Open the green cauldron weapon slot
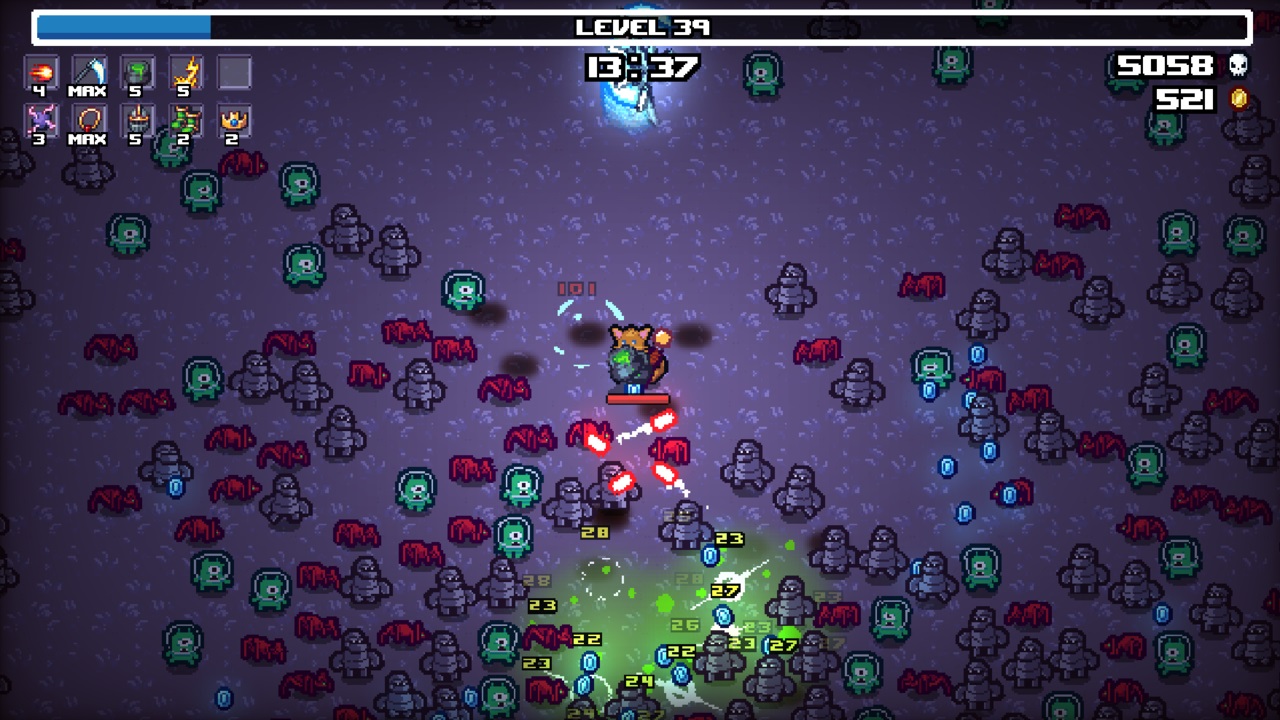 tap(135, 72)
